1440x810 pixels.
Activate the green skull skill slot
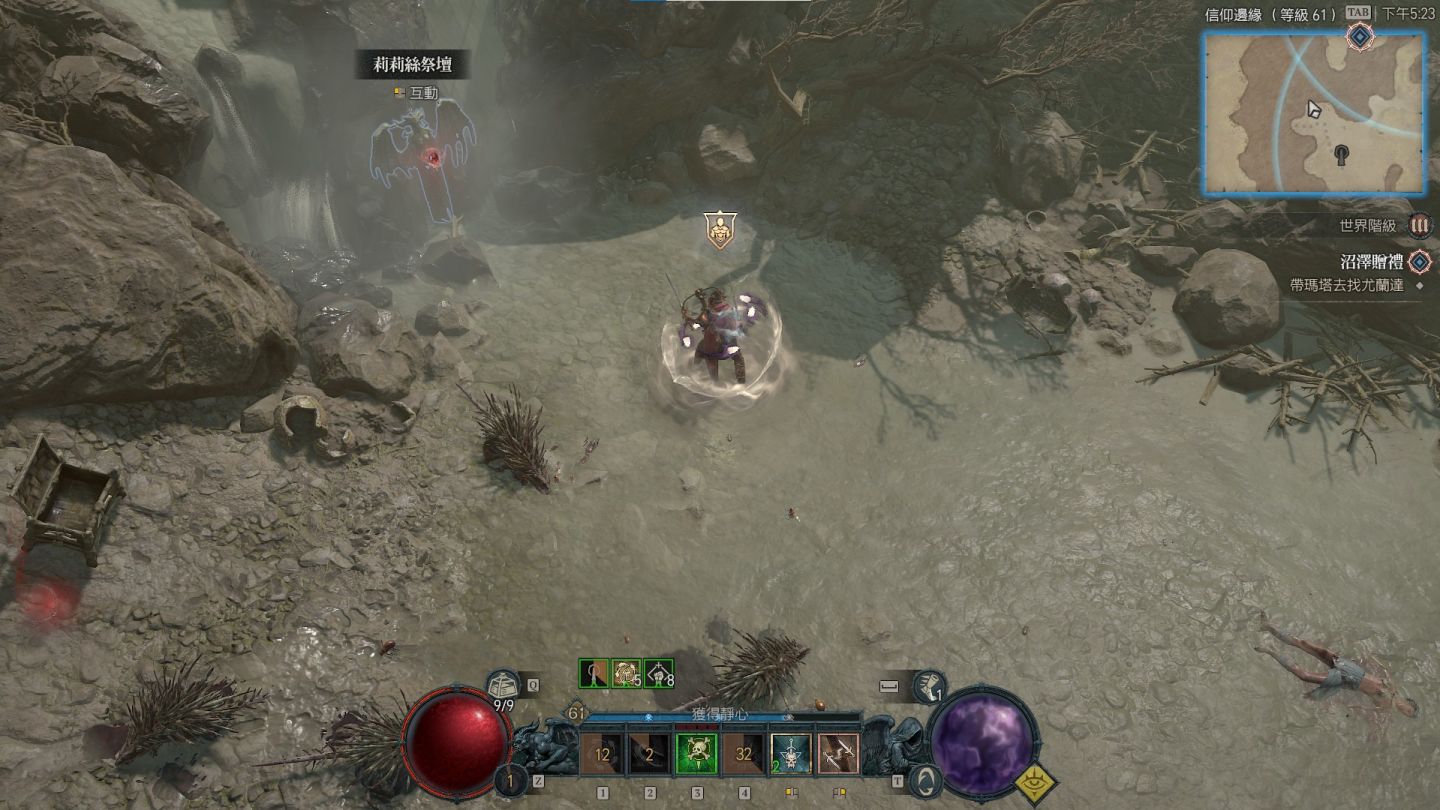(697, 754)
